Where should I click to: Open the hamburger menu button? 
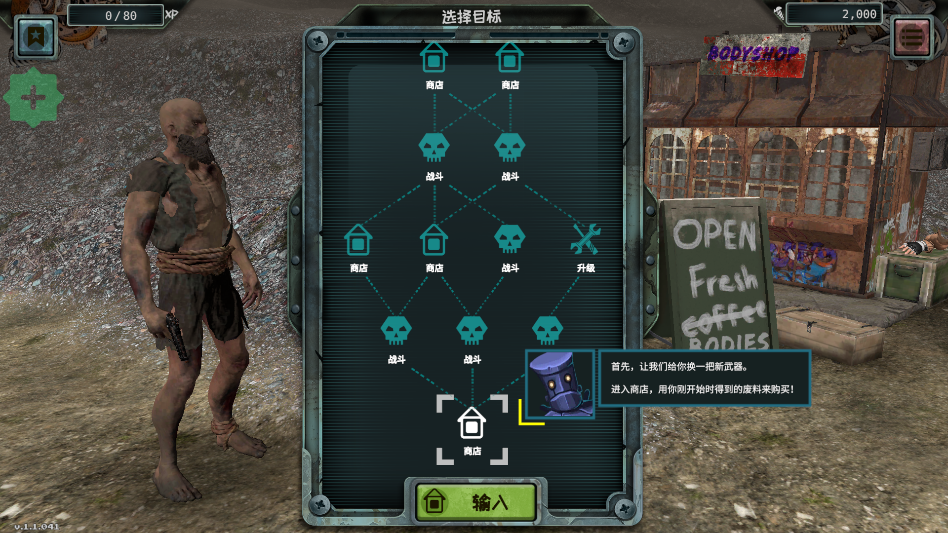911,37
